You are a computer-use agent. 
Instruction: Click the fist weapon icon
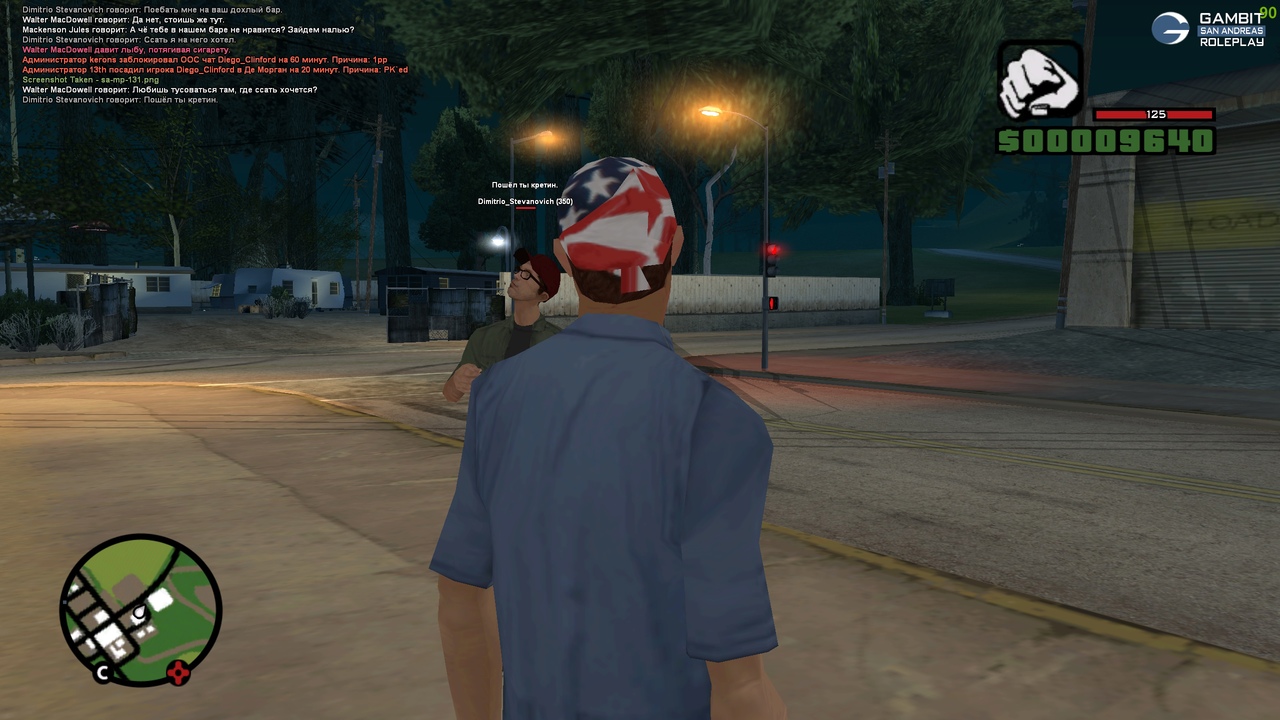point(1040,82)
